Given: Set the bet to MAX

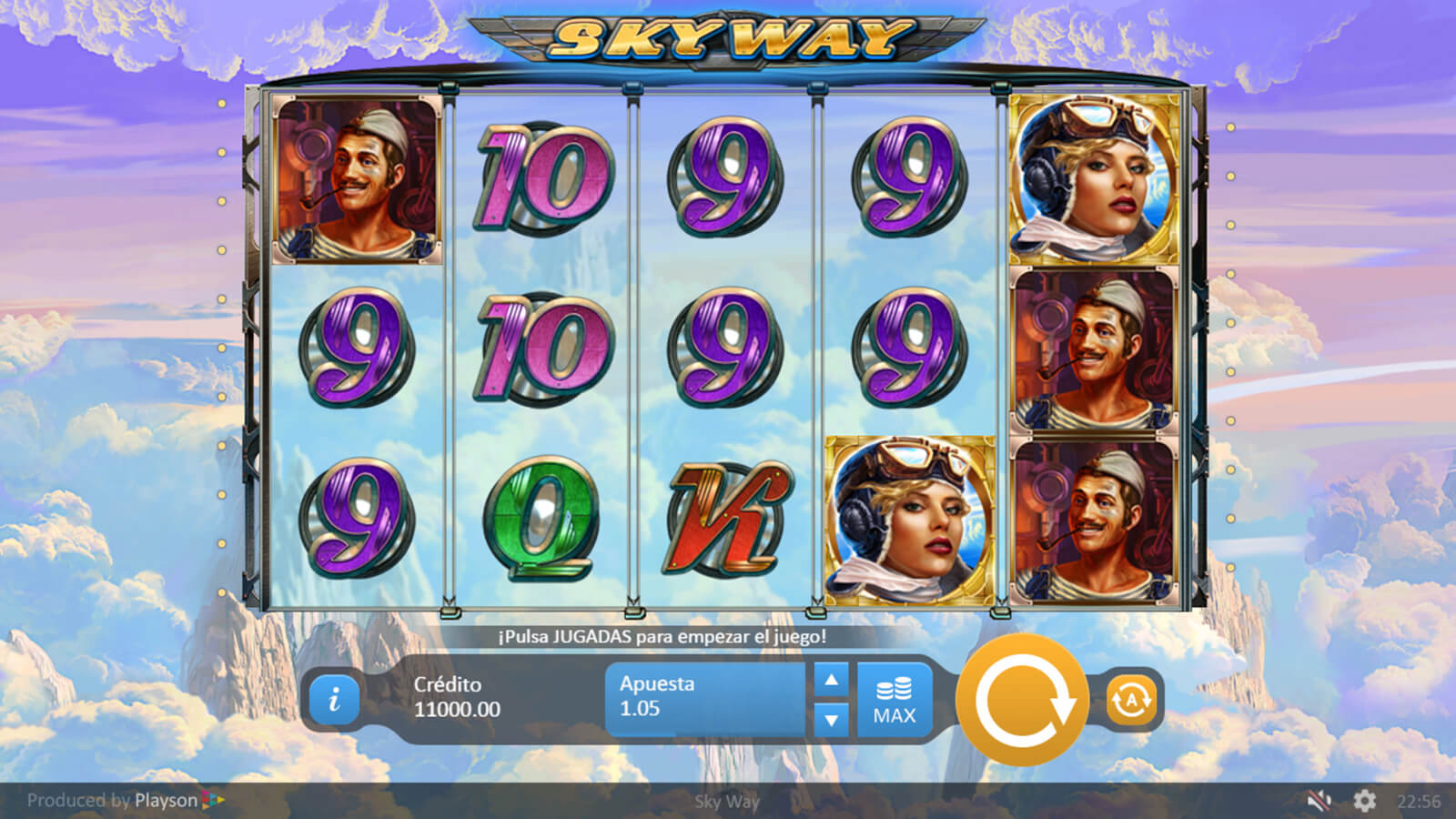Looking at the screenshot, I should point(894,700).
